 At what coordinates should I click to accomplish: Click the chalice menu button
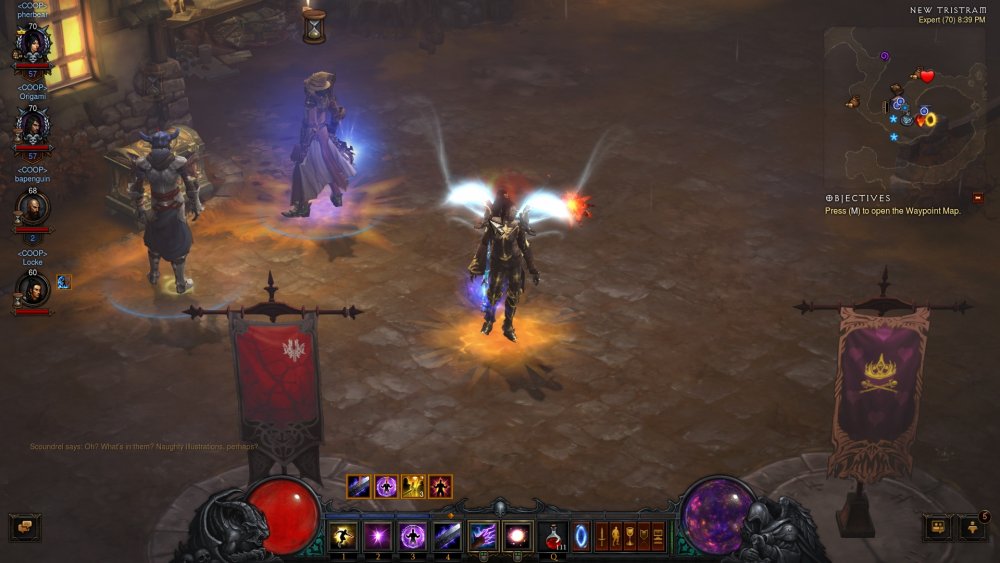coord(630,536)
